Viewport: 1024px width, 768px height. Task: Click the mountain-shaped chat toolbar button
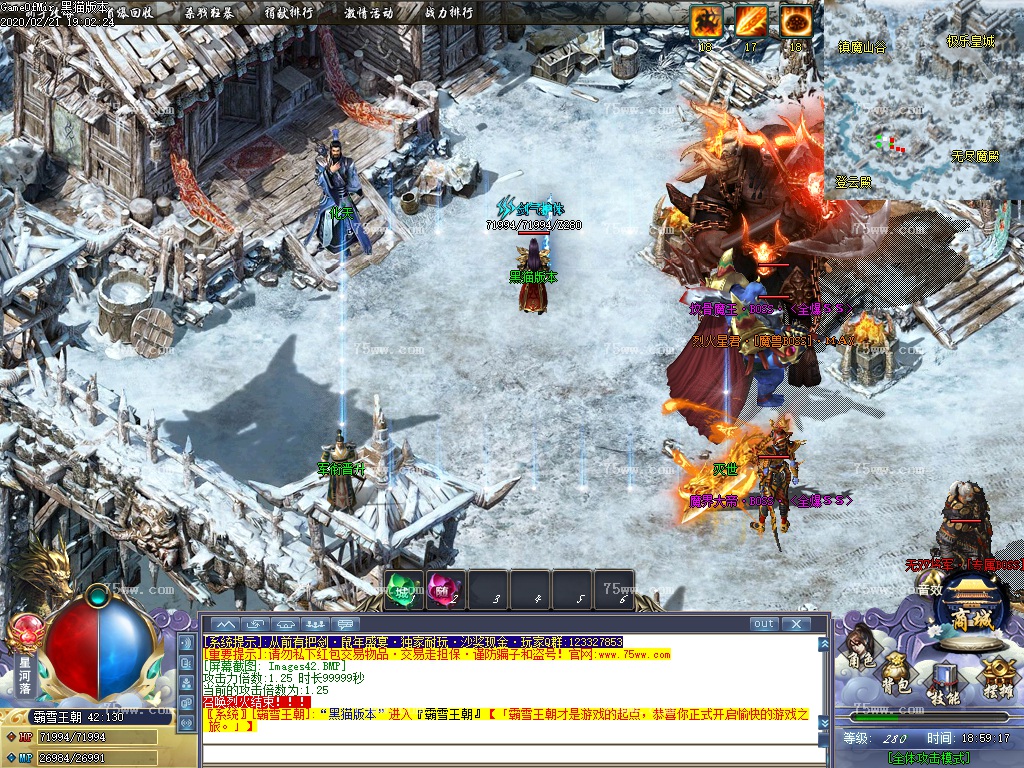[225, 624]
